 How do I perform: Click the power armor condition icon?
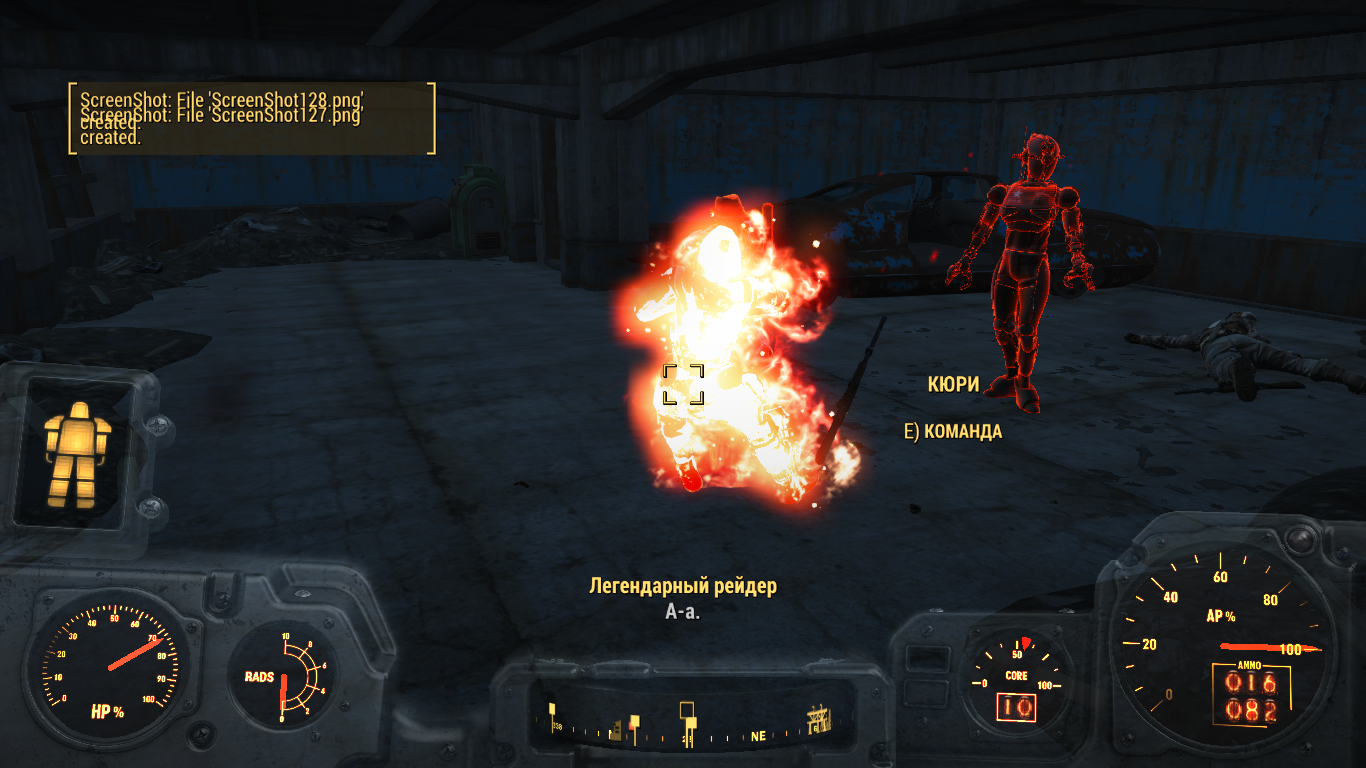coord(77,451)
